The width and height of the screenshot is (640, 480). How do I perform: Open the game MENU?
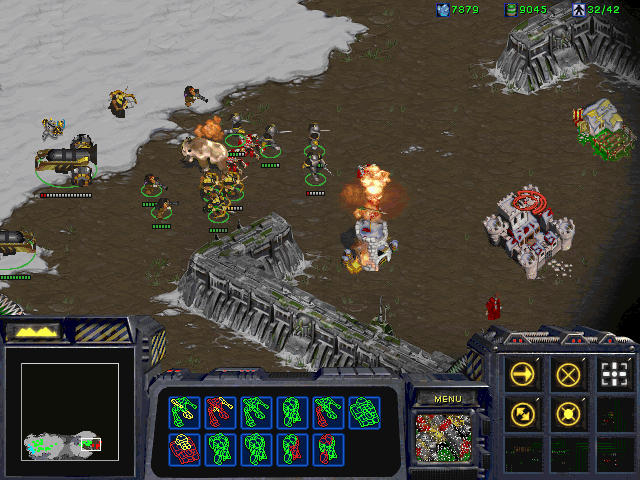[x=447, y=399]
